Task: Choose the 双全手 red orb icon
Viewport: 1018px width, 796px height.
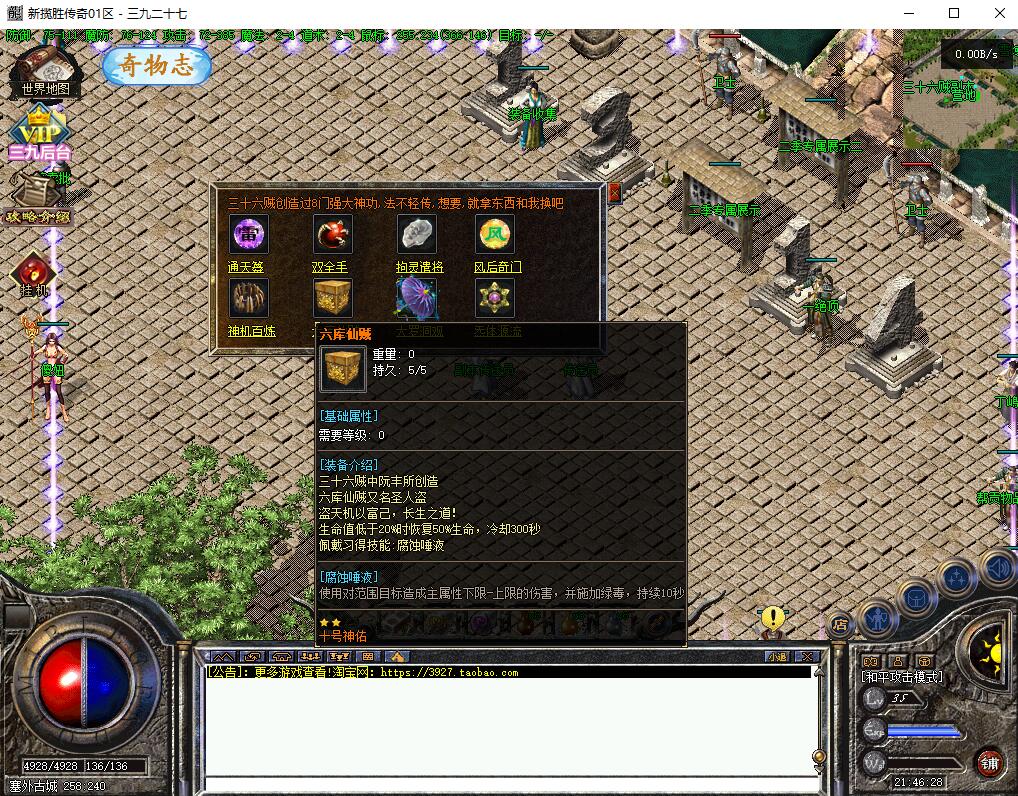Action: click(333, 235)
